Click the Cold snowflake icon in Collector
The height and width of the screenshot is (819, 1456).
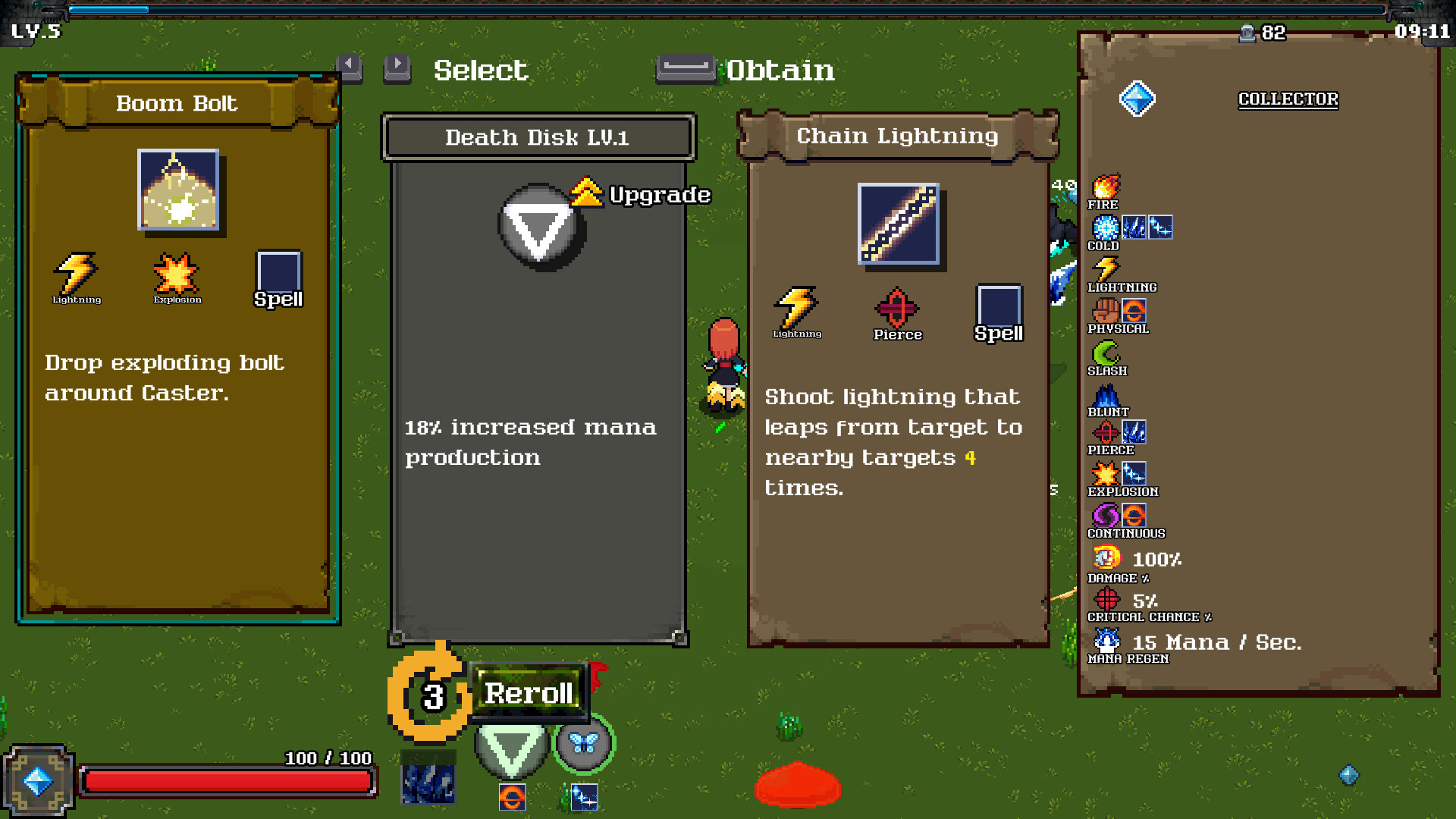point(1106,227)
